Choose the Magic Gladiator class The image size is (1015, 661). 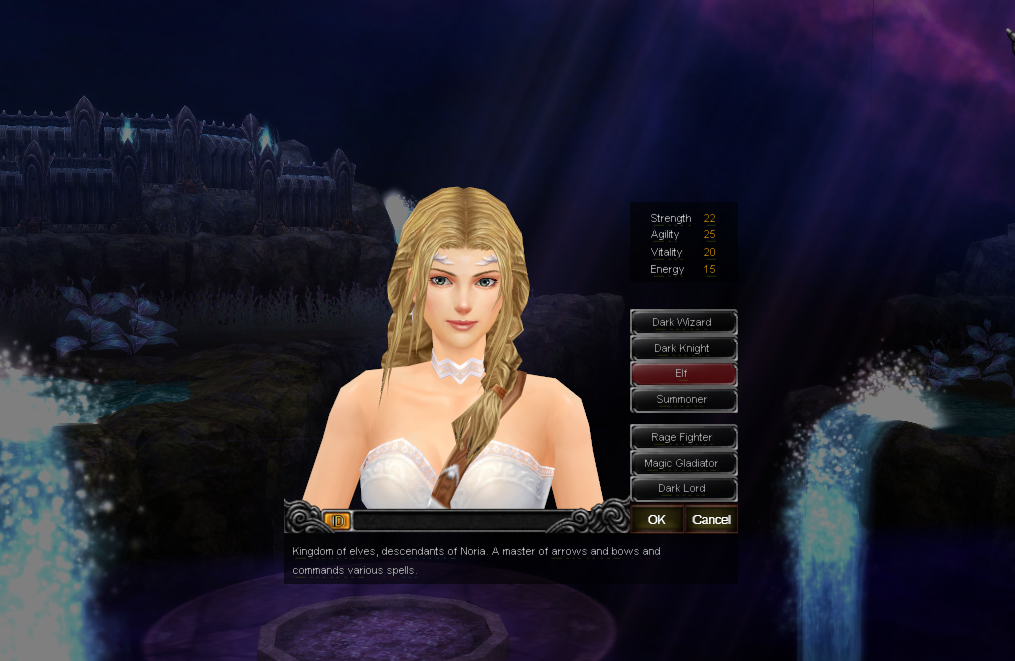pos(683,463)
